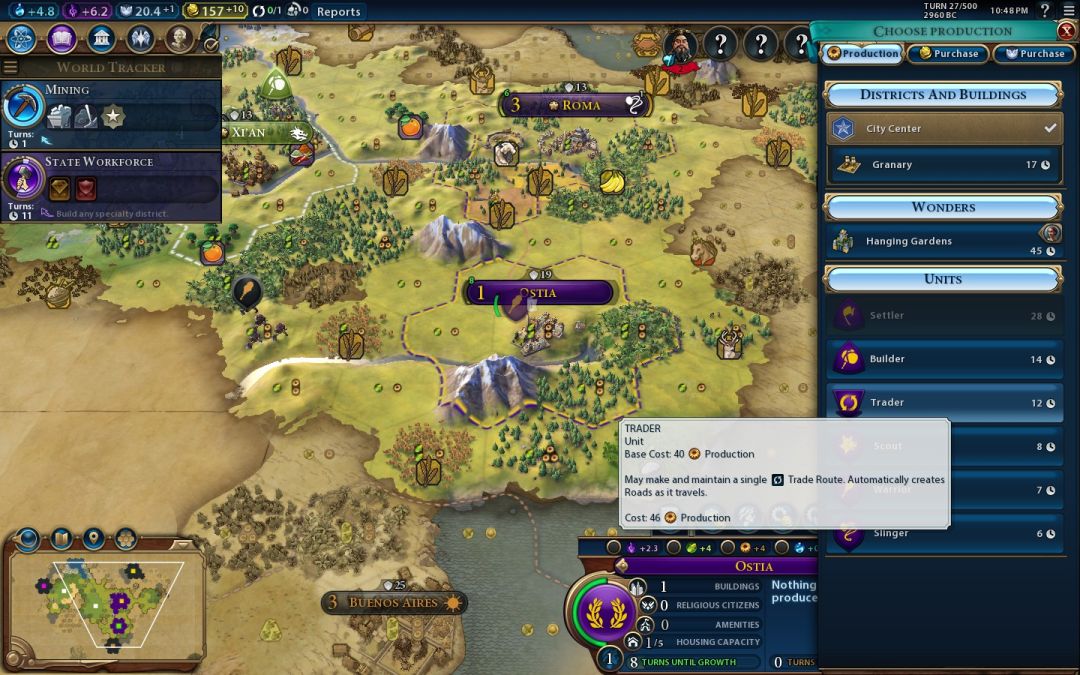Open the map pins button
This screenshot has width=1080, height=675.
tap(94, 539)
